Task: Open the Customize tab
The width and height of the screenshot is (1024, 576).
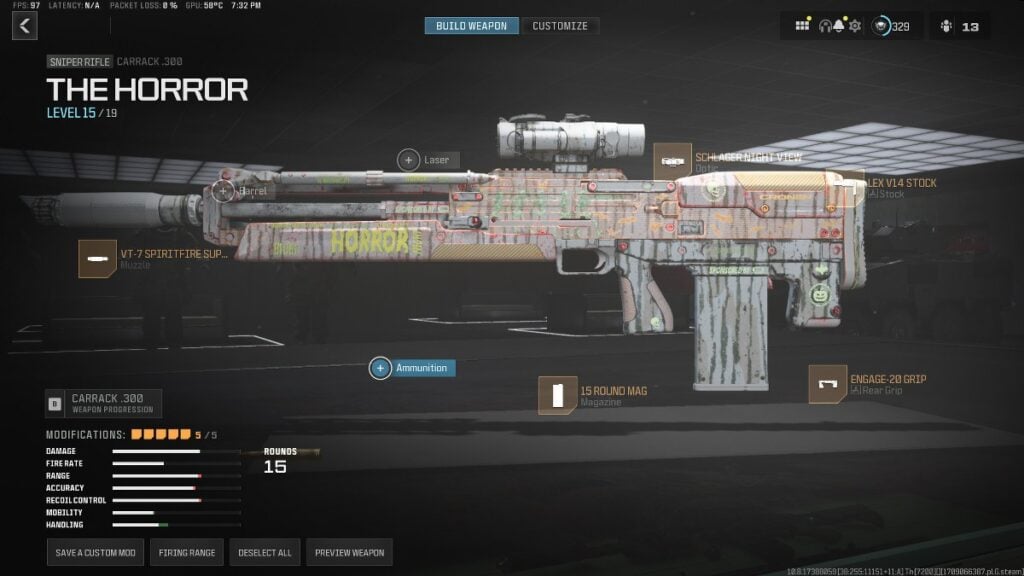Action: pos(560,26)
